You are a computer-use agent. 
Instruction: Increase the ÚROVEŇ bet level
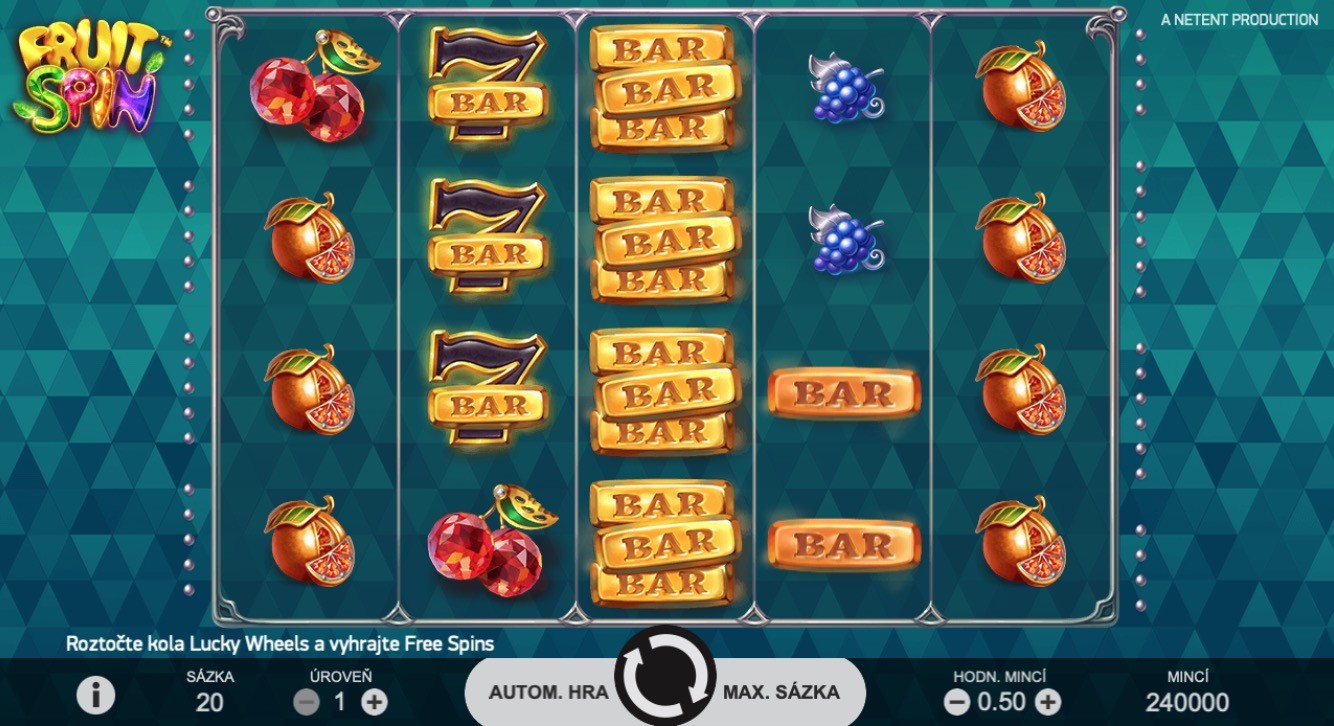click(374, 702)
